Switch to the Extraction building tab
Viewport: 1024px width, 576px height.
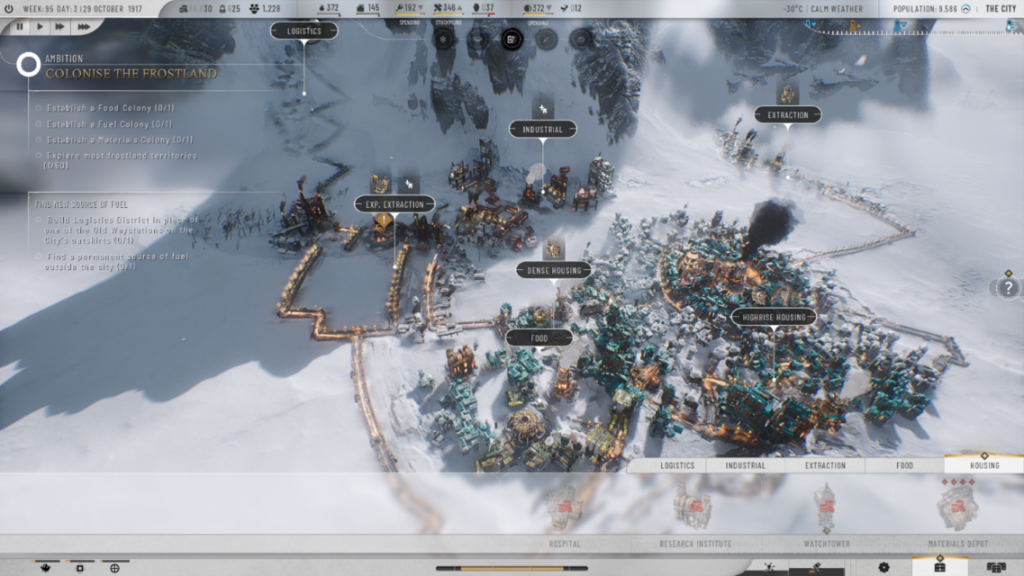(825, 465)
